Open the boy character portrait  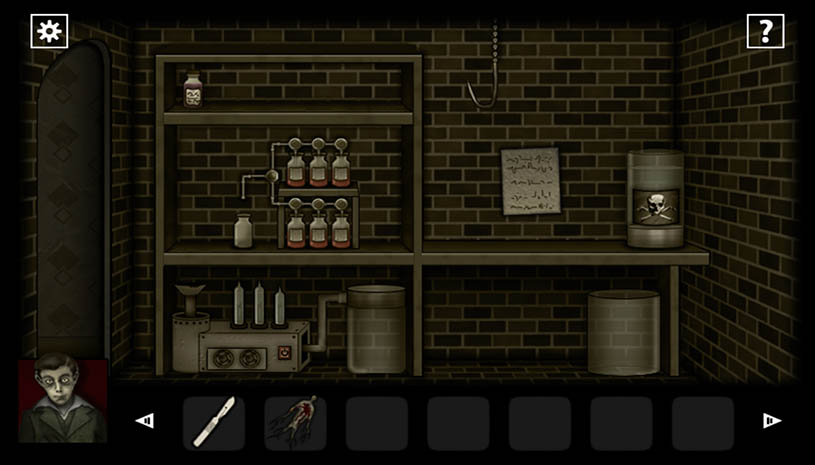pos(63,400)
